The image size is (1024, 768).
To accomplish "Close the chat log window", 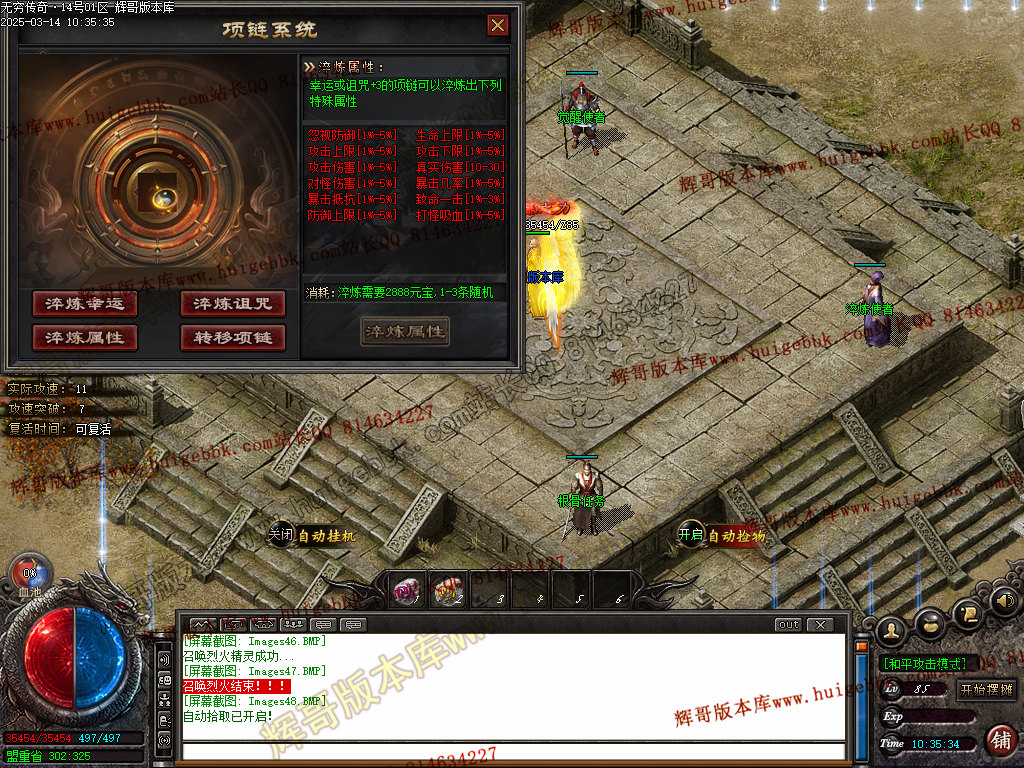I will pyautogui.click(x=820, y=625).
